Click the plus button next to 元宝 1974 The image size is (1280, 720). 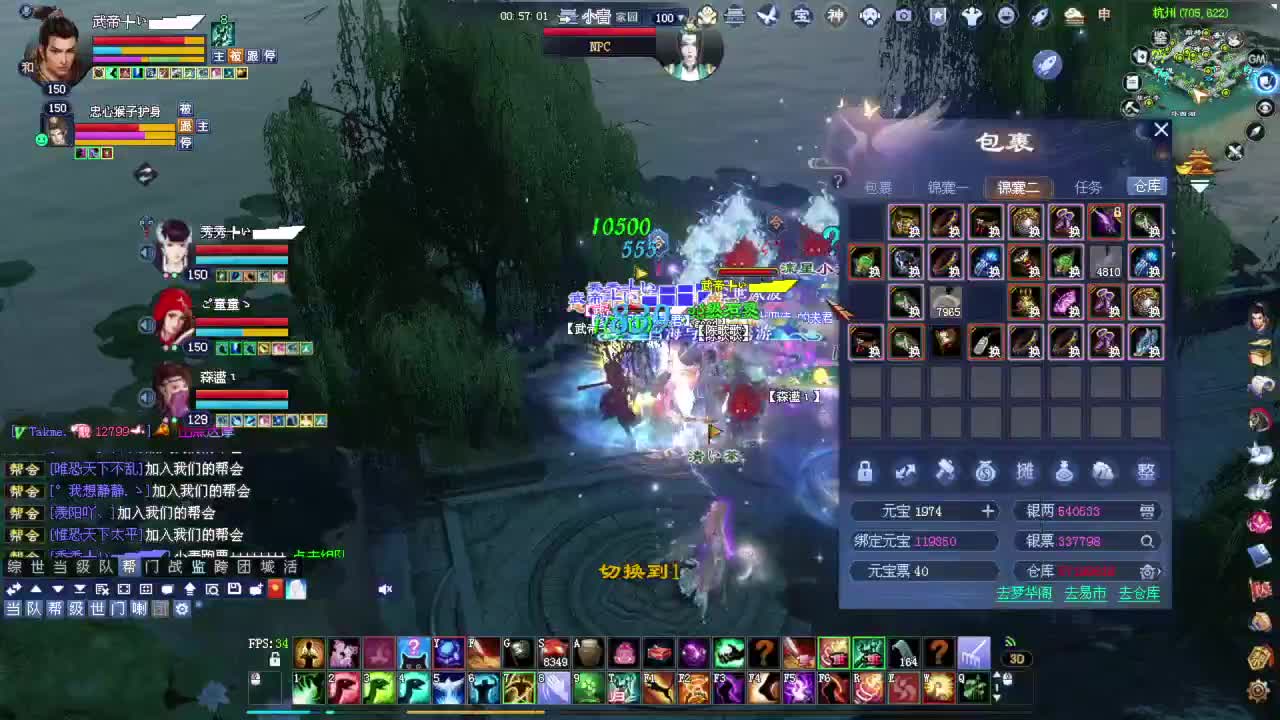pyautogui.click(x=987, y=511)
